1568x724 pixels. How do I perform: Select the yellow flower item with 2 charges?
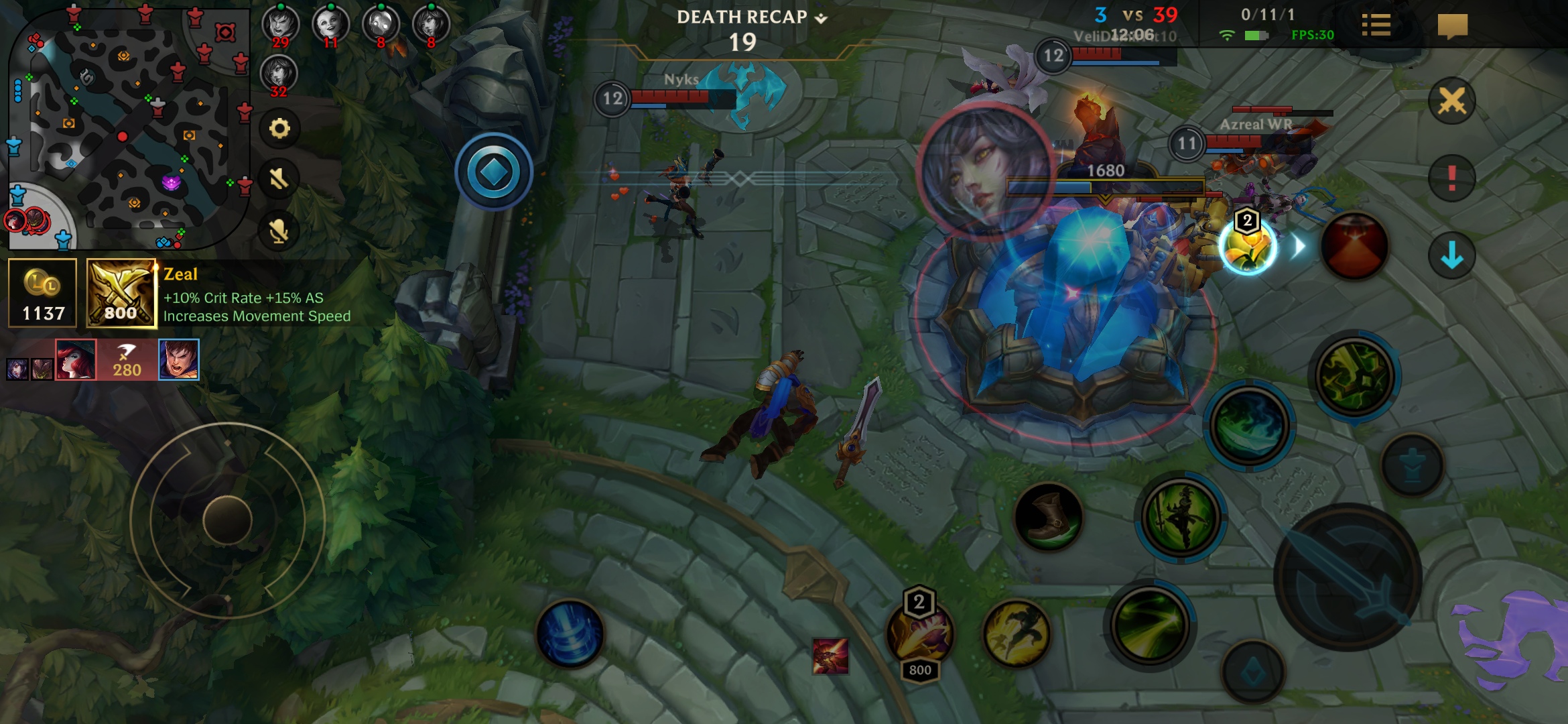[x=1247, y=247]
